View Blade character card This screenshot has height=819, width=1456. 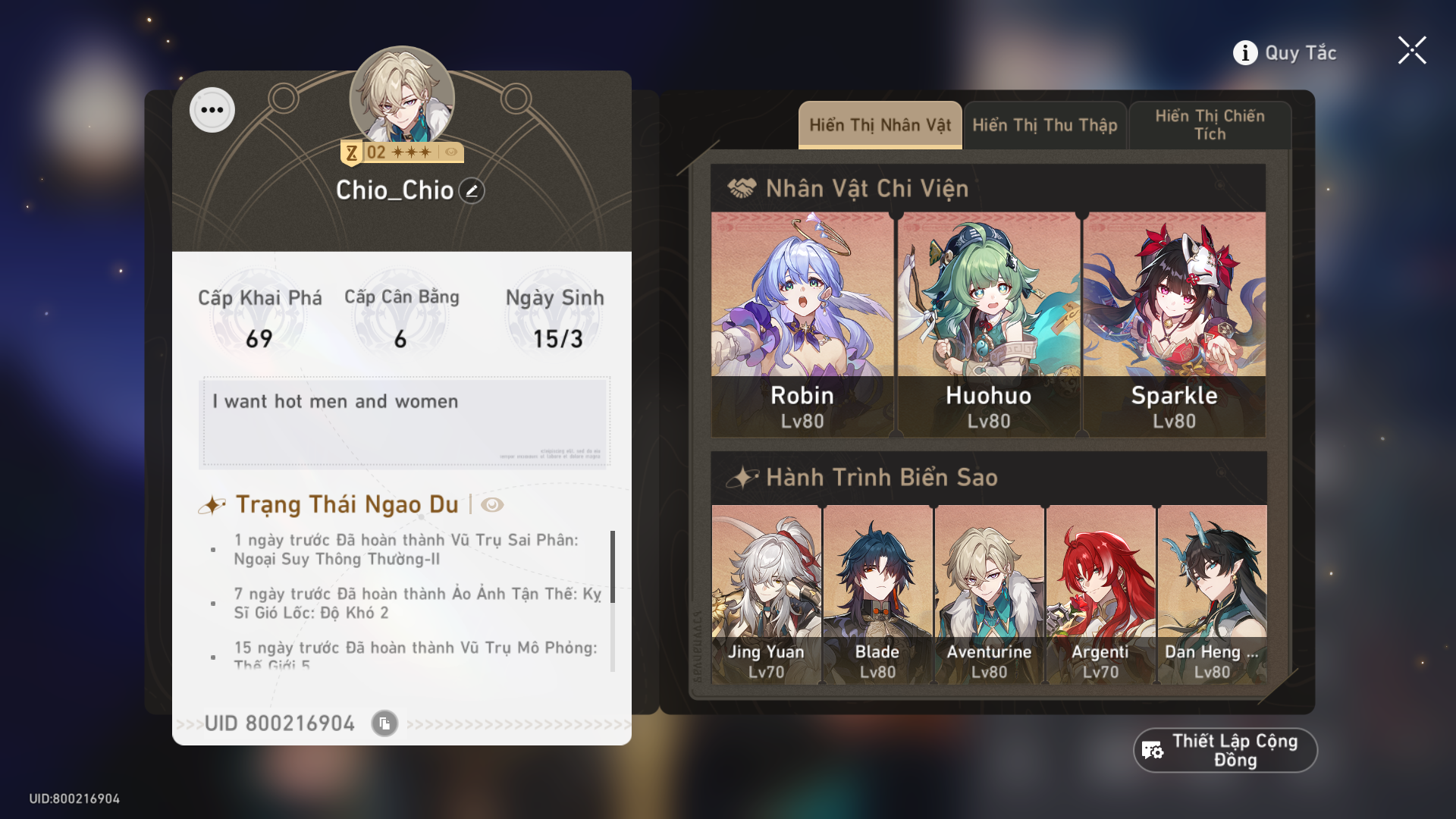pos(877,595)
